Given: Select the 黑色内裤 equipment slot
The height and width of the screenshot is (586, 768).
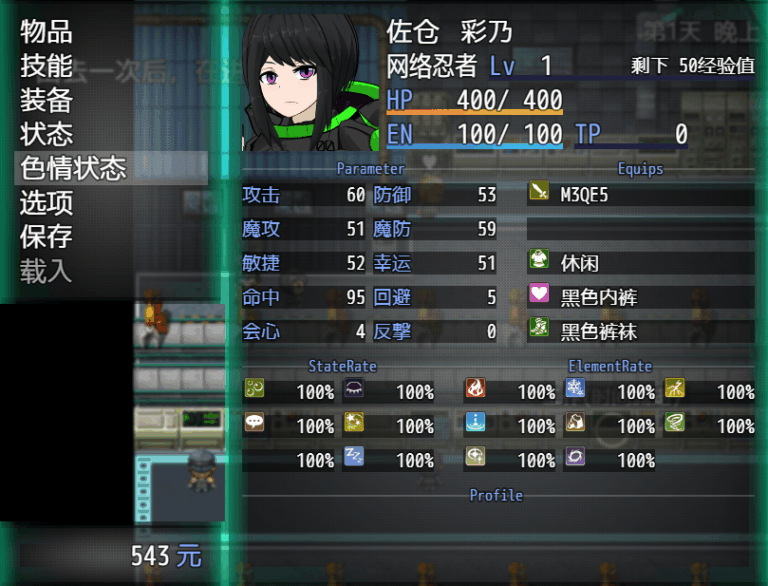Looking at the screenshot, I should [640, 297].
